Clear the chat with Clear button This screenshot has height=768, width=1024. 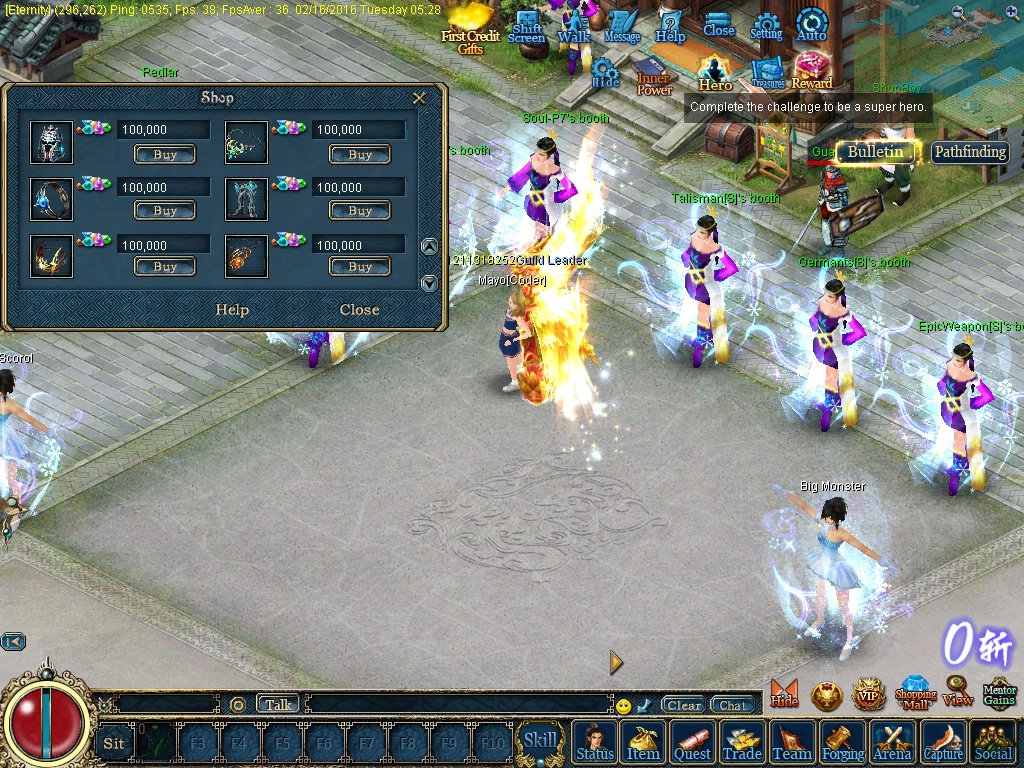point(684,705)
